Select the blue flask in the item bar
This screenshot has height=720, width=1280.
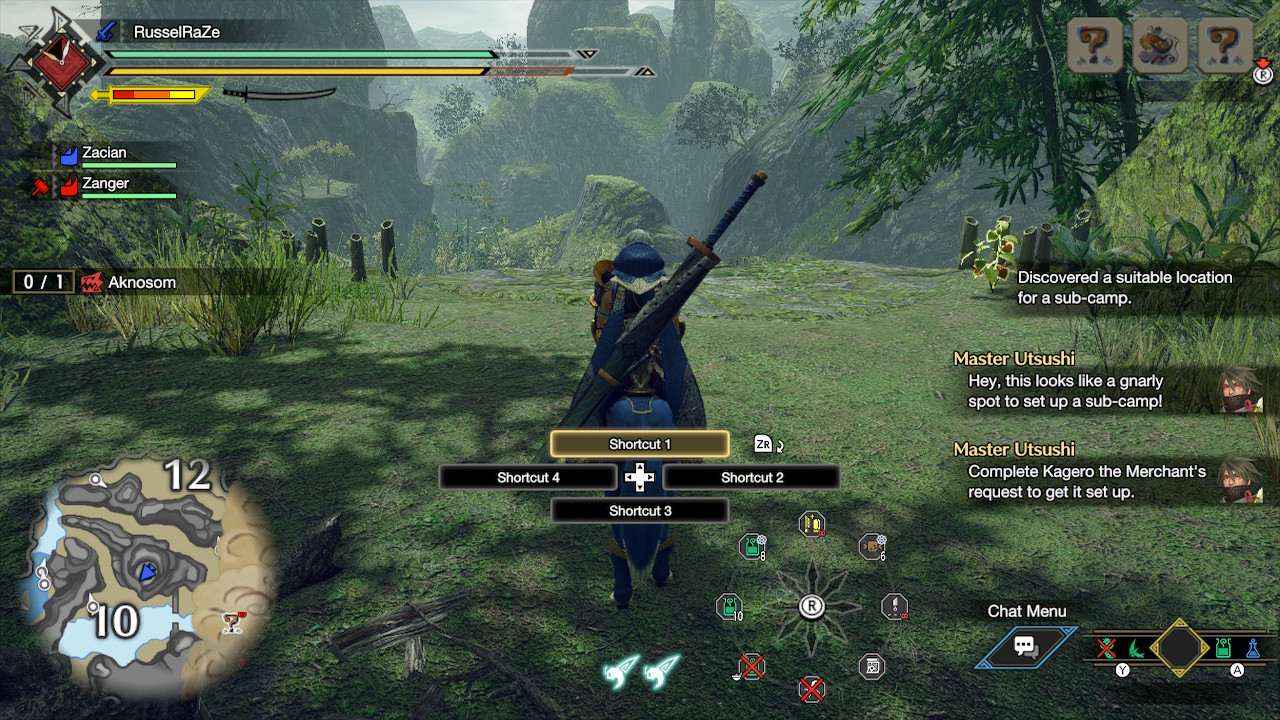(1252, 648)
